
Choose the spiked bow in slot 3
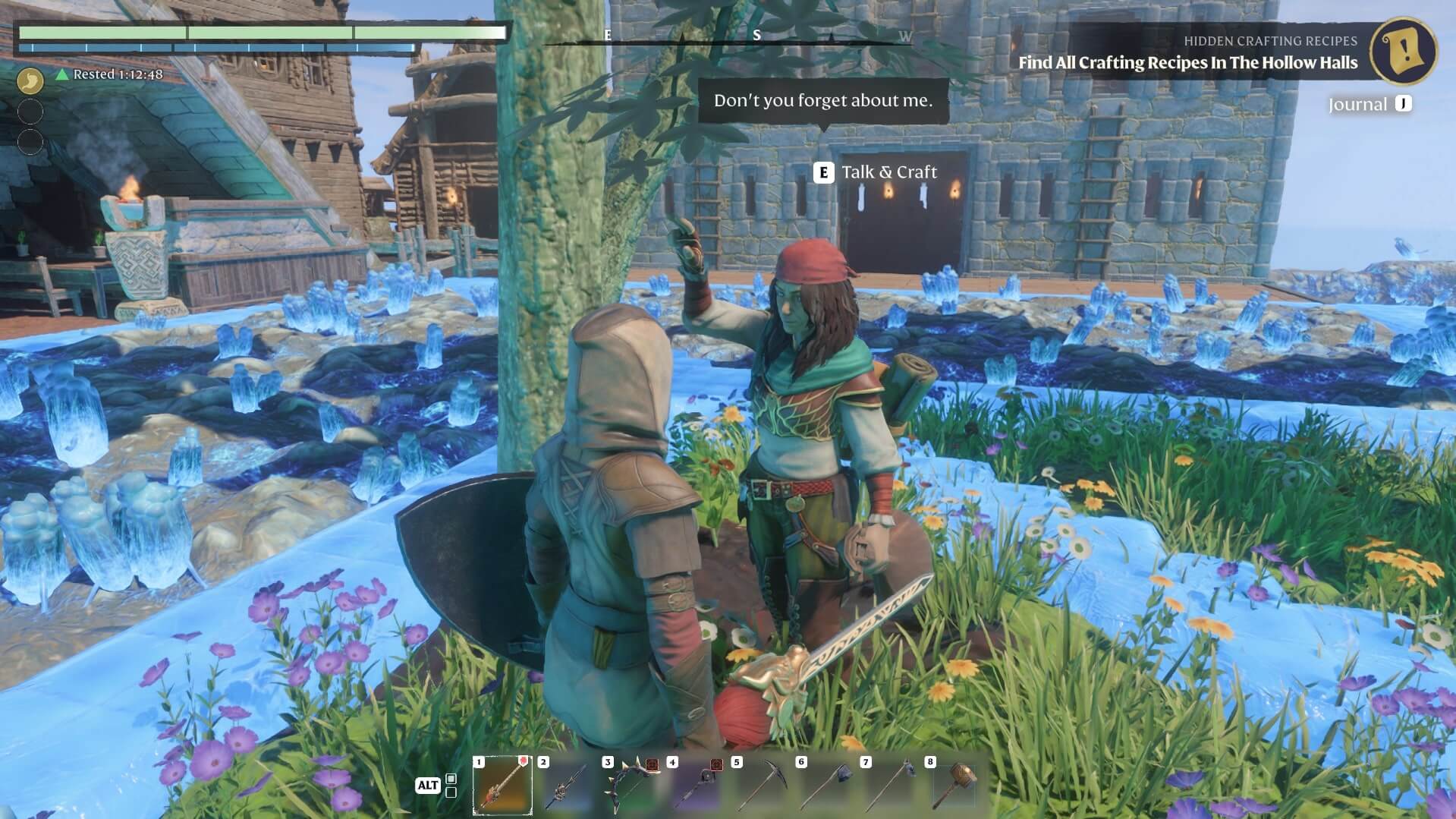point(631,785)
